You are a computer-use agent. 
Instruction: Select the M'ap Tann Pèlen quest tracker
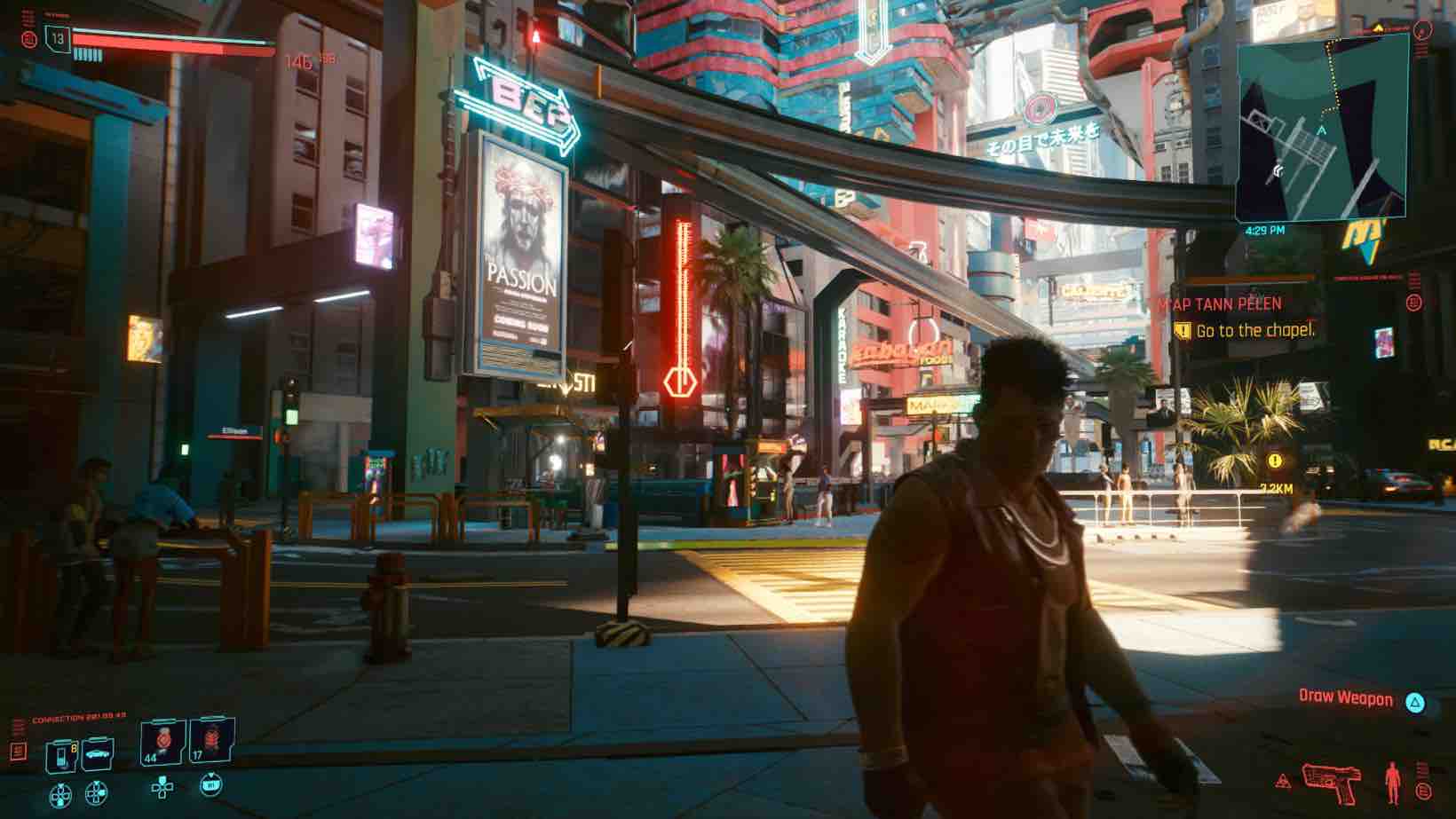click(x=1219, y=304)
